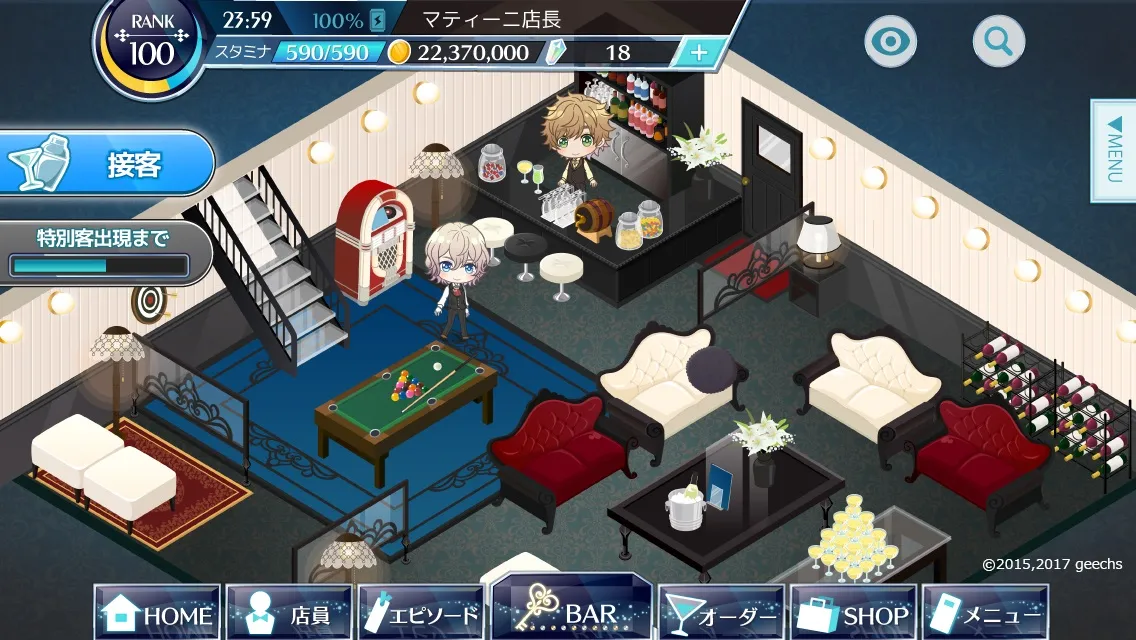The image size is (1136, 640).
Task: Open the 店員 staff menu
Action: pyautogui.click(x=289, y=613)
